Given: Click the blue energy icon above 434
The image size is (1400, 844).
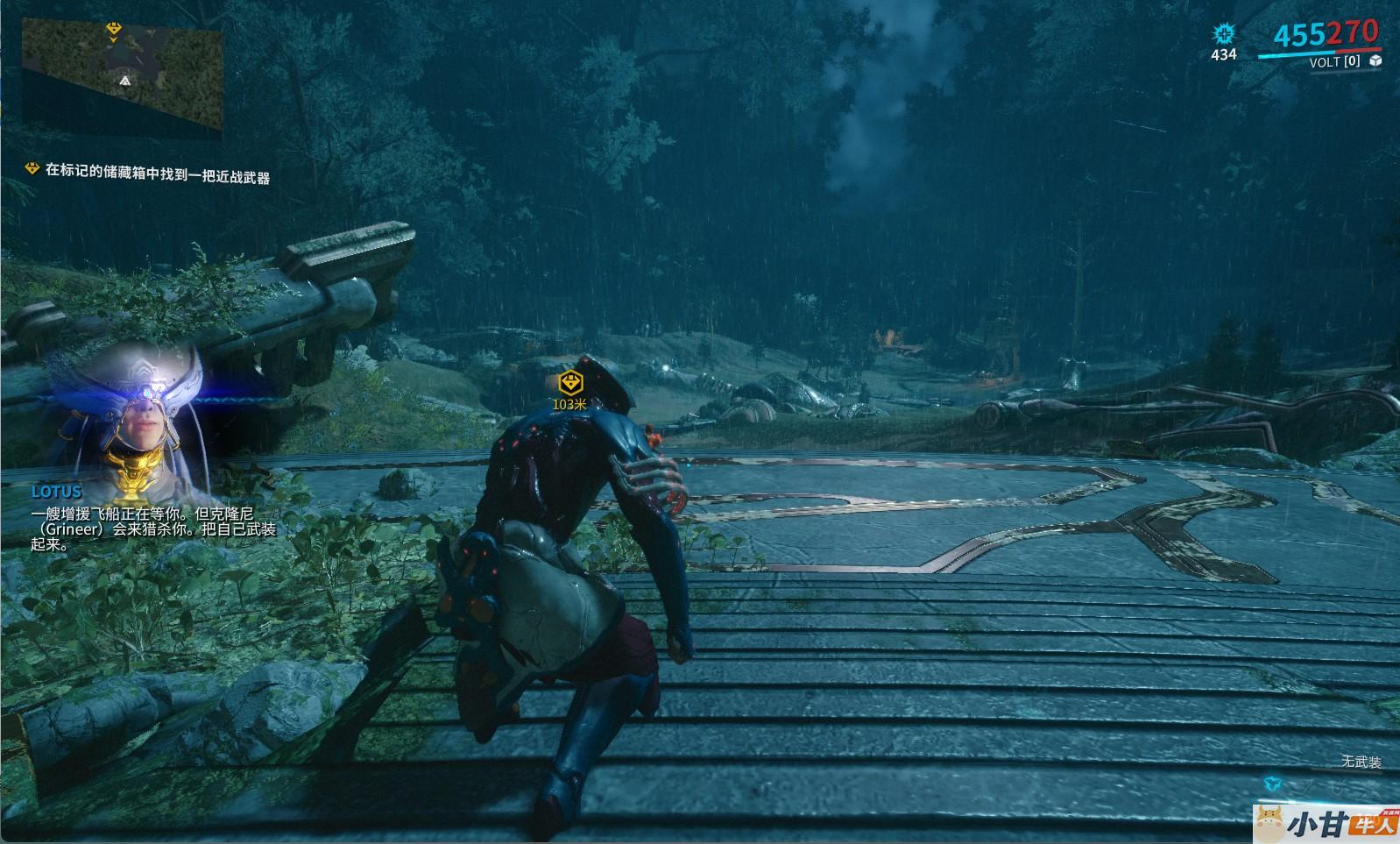Looking at the screenshot, I should (1223, 34).
